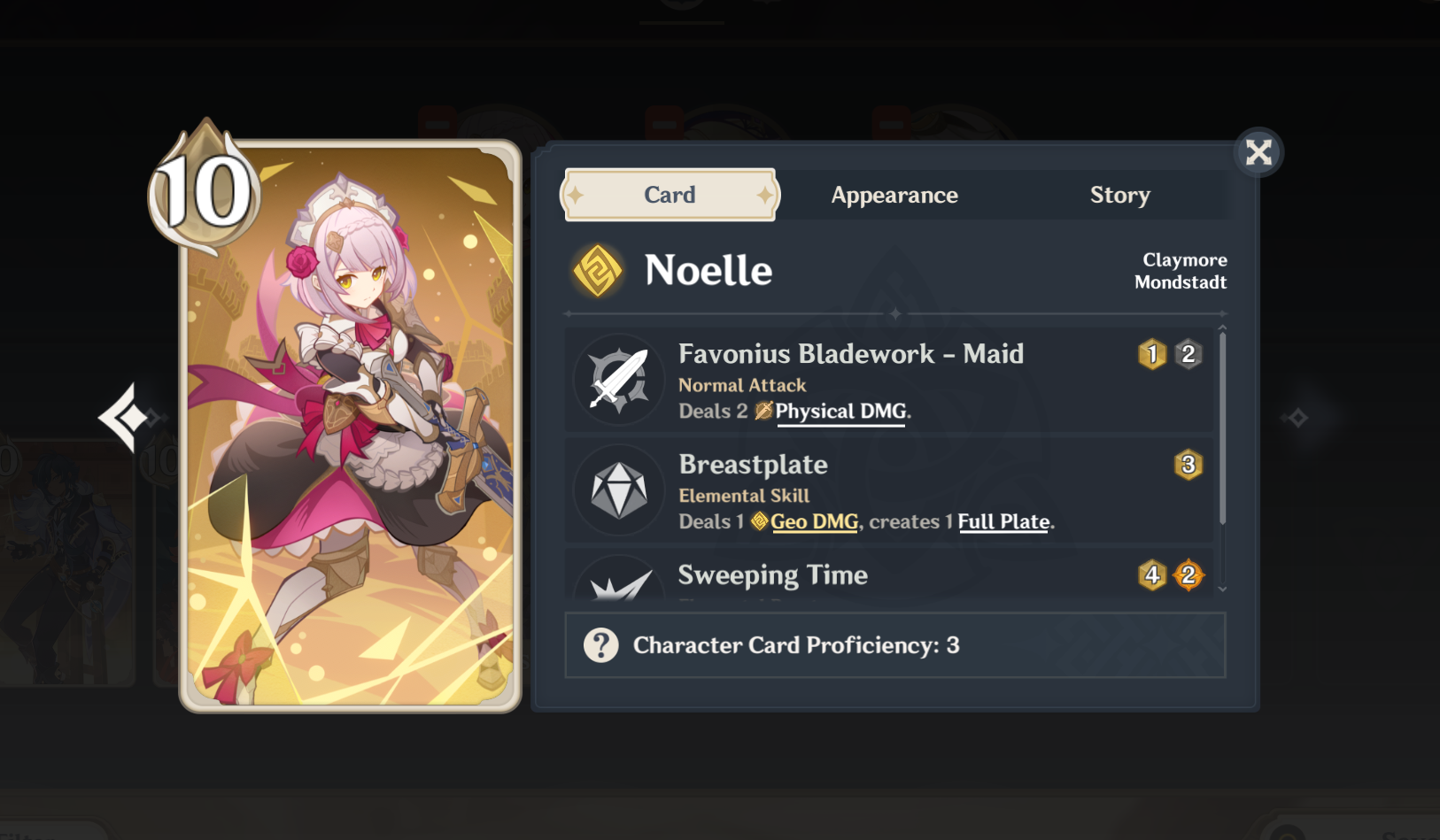
Task: Click the dice cost icon showing 1 on Normal Attack
Action: [x=1151, y=354]
